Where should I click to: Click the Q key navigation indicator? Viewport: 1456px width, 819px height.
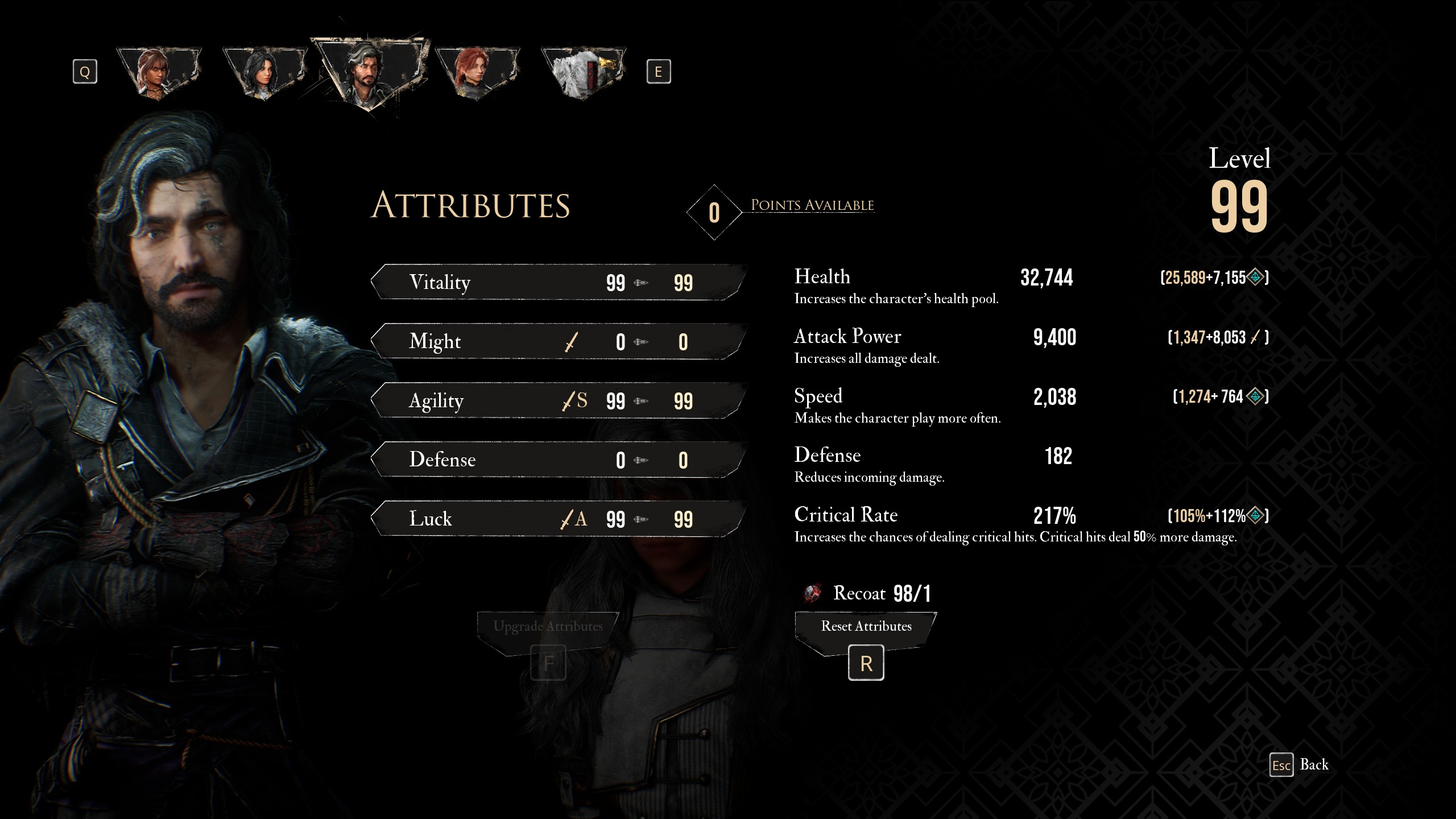coord(85,71)
